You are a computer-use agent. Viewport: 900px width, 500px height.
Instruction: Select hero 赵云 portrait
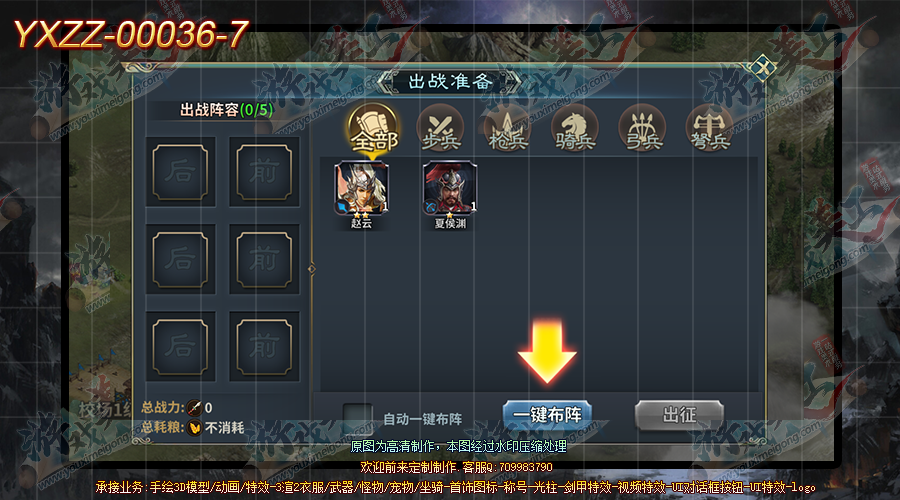click(362, 188)
